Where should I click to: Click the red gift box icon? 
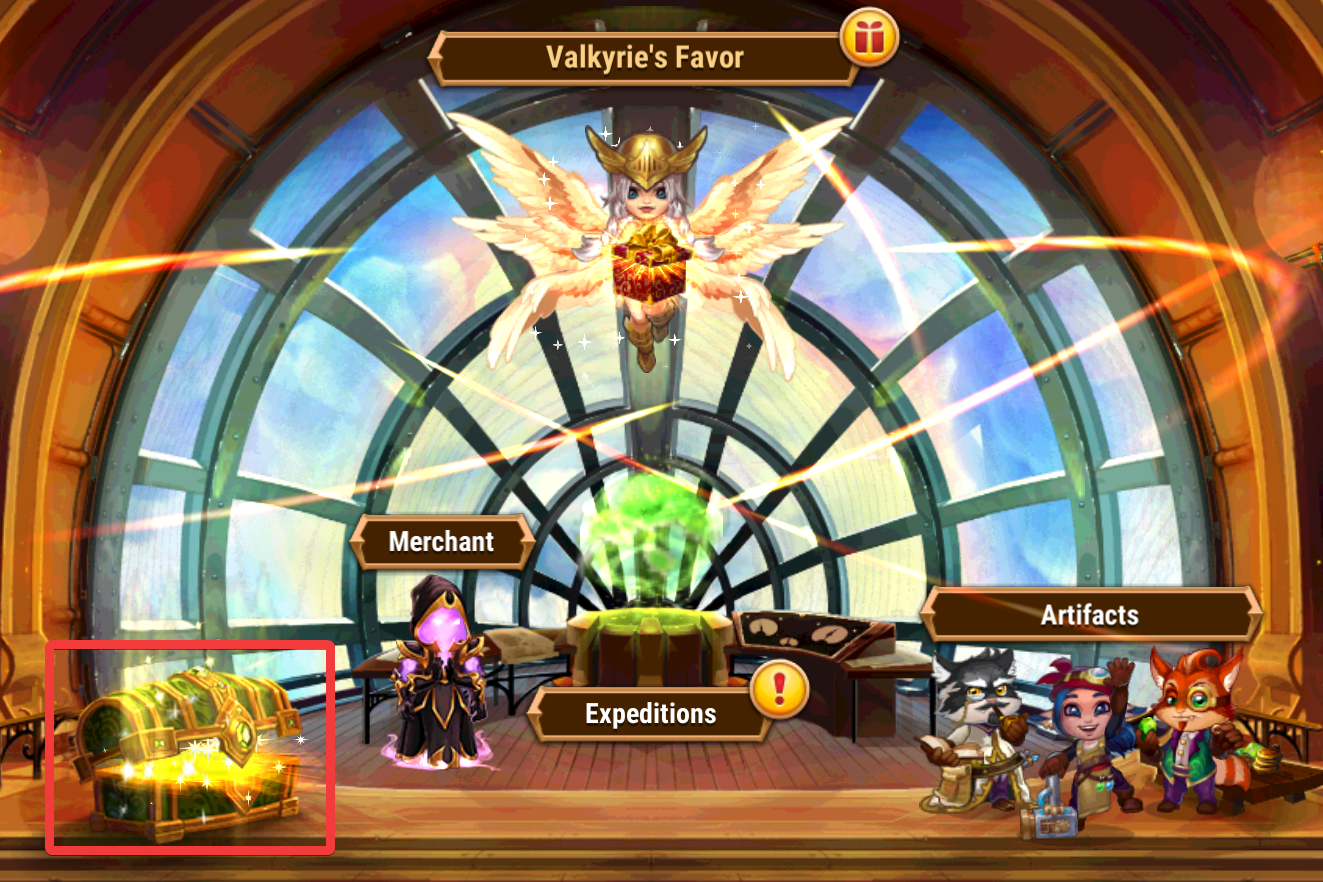pyautogui.click(x=870, y=37)
